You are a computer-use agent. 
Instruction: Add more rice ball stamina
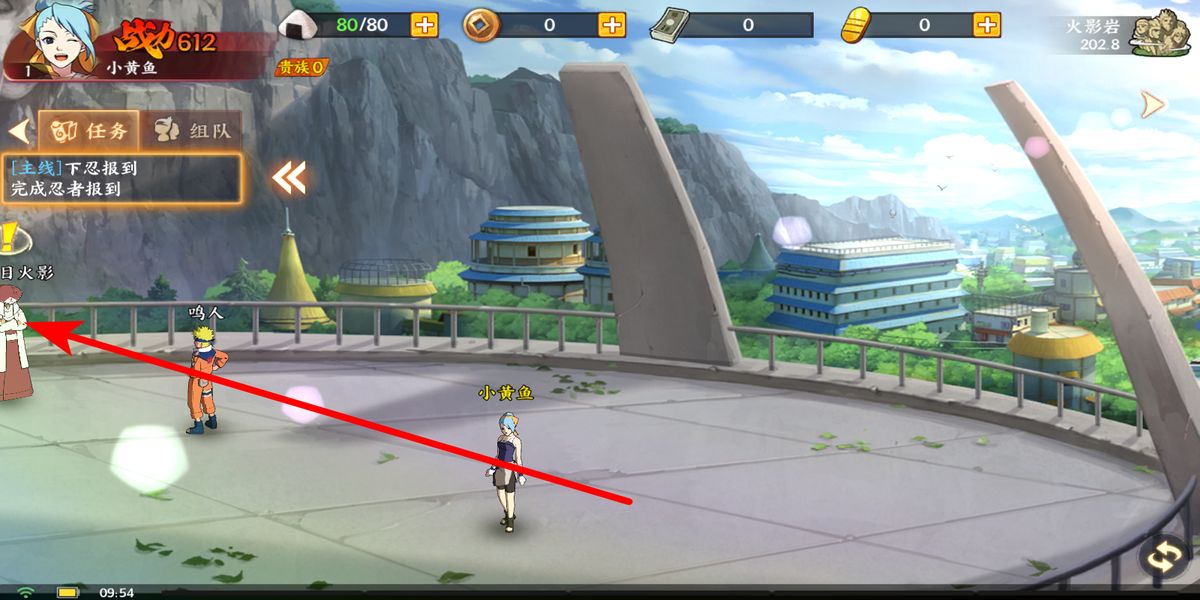[424, 24]
